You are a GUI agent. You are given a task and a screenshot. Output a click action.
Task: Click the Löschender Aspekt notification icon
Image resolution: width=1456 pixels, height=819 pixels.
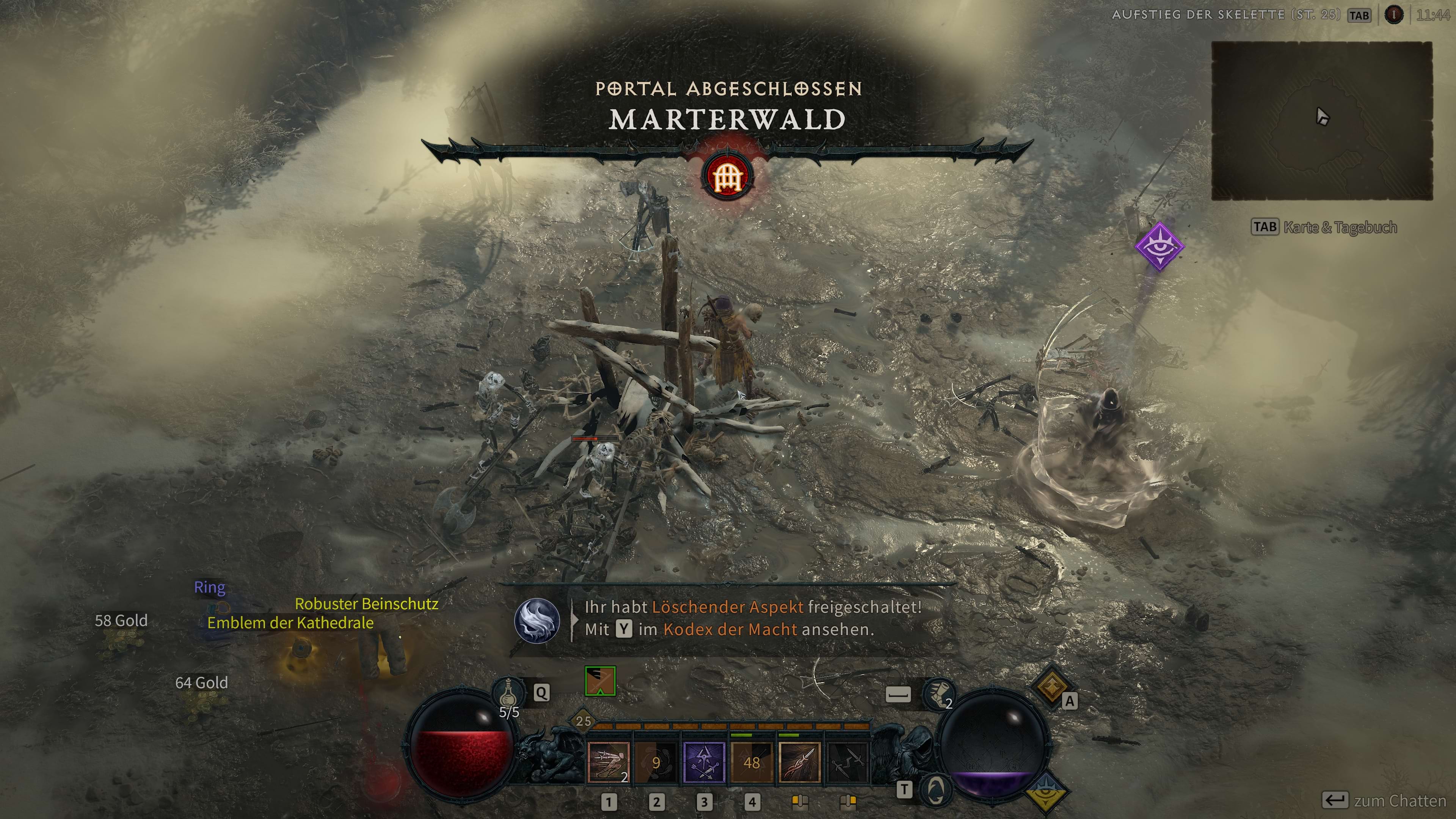[x=537, y=620]
